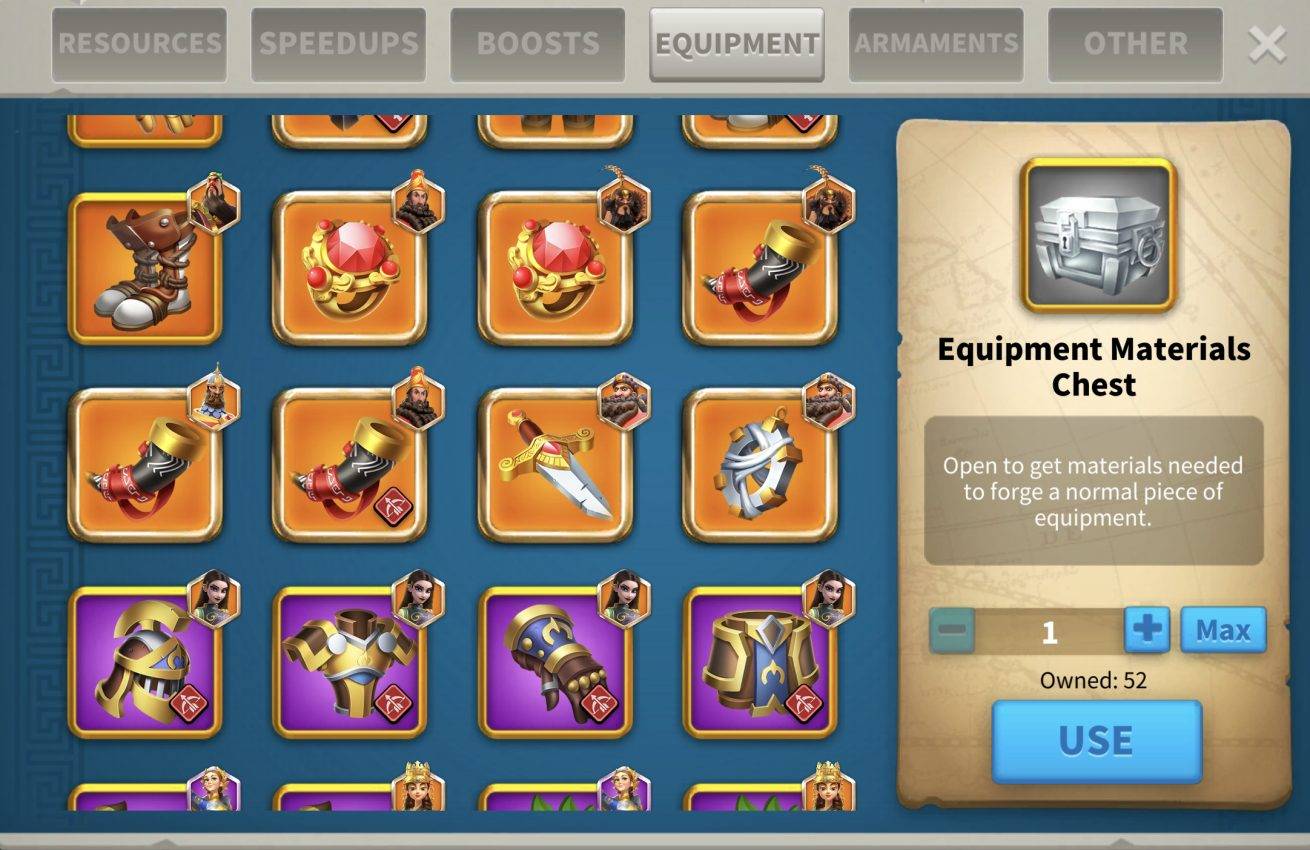Viewport: 1310px width, 850px height.
Task: Switch to the Resources tab
Action: (138, 44)
